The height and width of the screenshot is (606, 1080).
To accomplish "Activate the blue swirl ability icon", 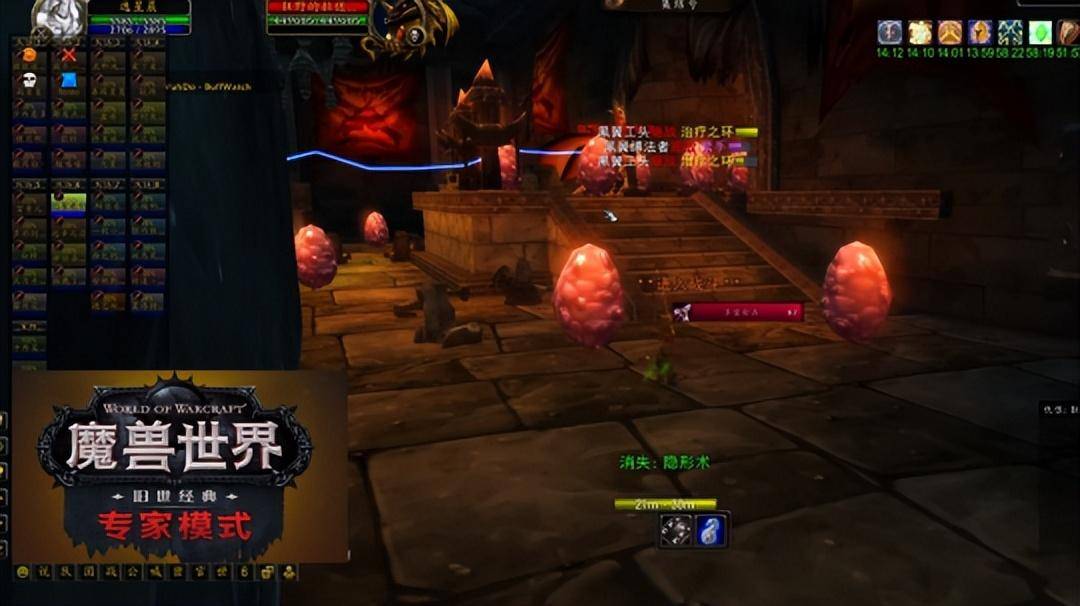I will coord(711,530).
